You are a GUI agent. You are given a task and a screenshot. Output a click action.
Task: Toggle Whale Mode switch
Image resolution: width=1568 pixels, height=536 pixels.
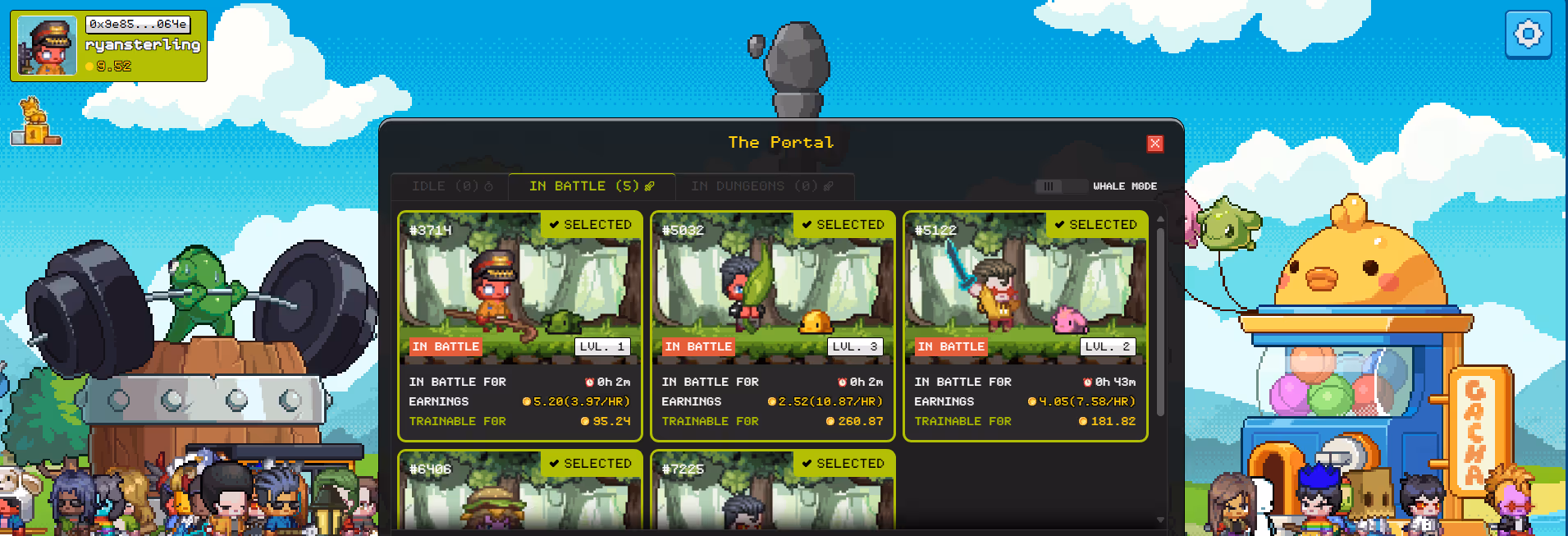pyautogui.click(x=1049, y=186)
